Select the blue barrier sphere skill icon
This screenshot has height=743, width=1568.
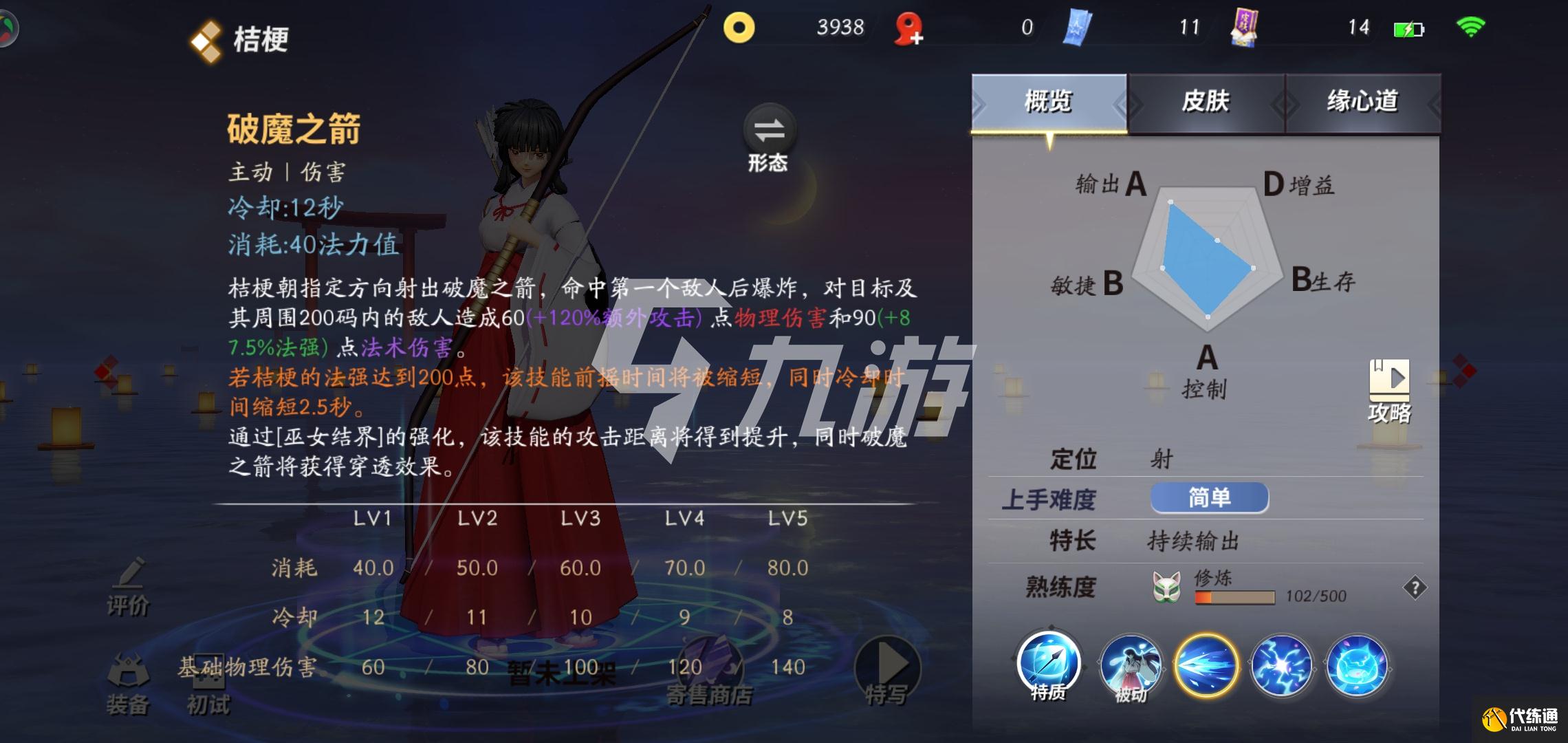pos(1358,665)
